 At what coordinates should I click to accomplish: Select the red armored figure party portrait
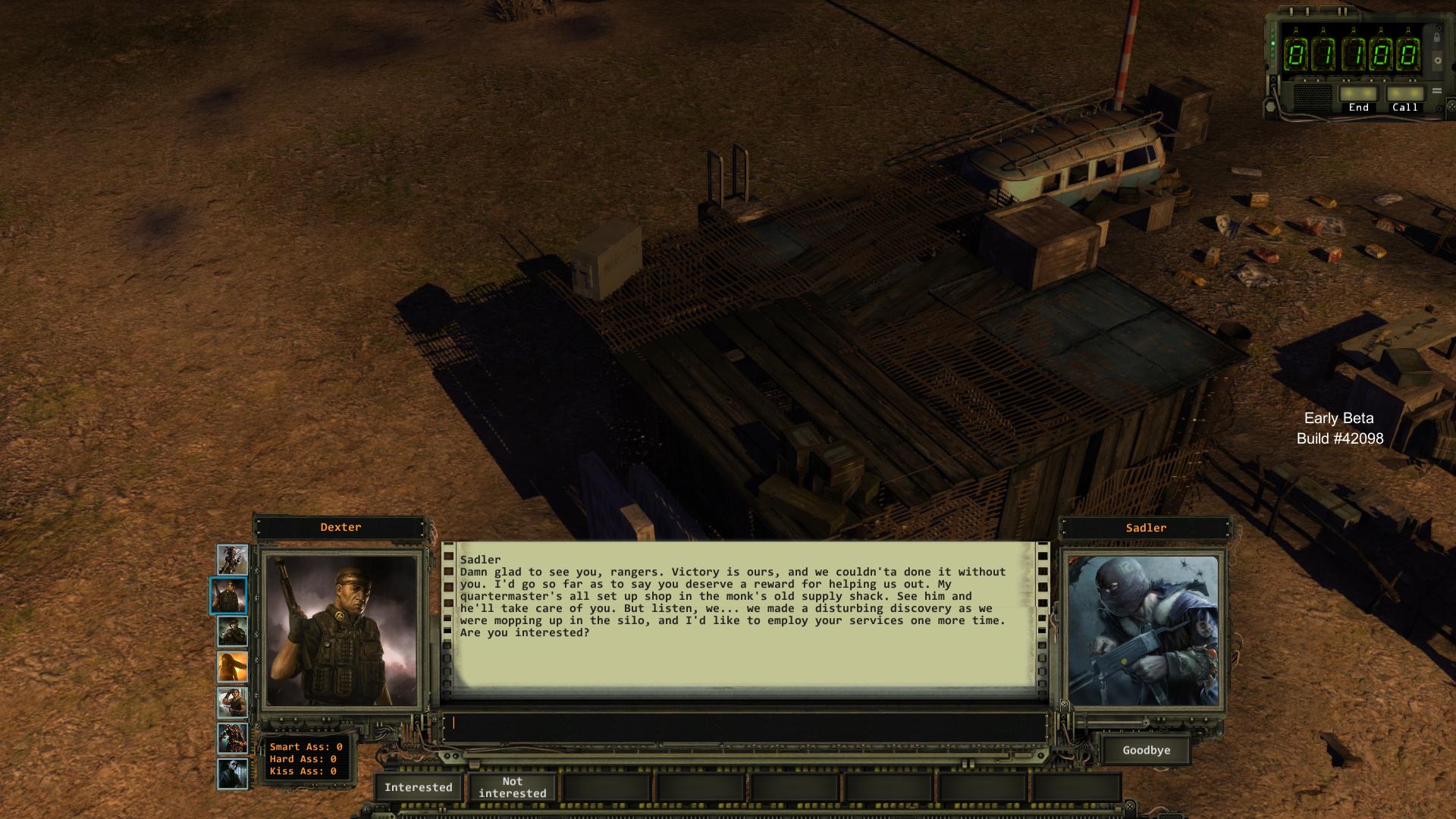click(232, 739)
